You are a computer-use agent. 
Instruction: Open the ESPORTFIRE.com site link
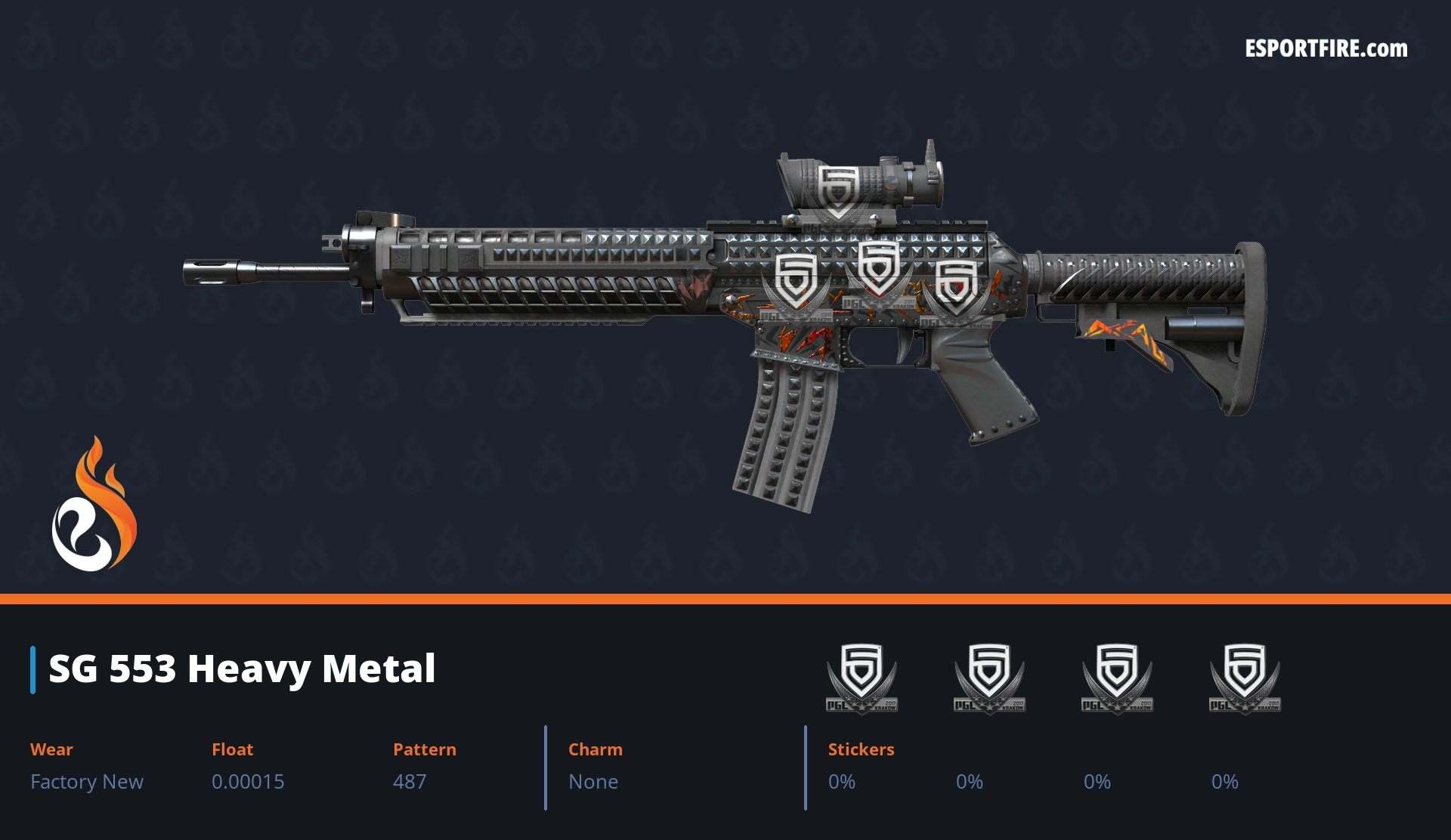coord(1326,49)
